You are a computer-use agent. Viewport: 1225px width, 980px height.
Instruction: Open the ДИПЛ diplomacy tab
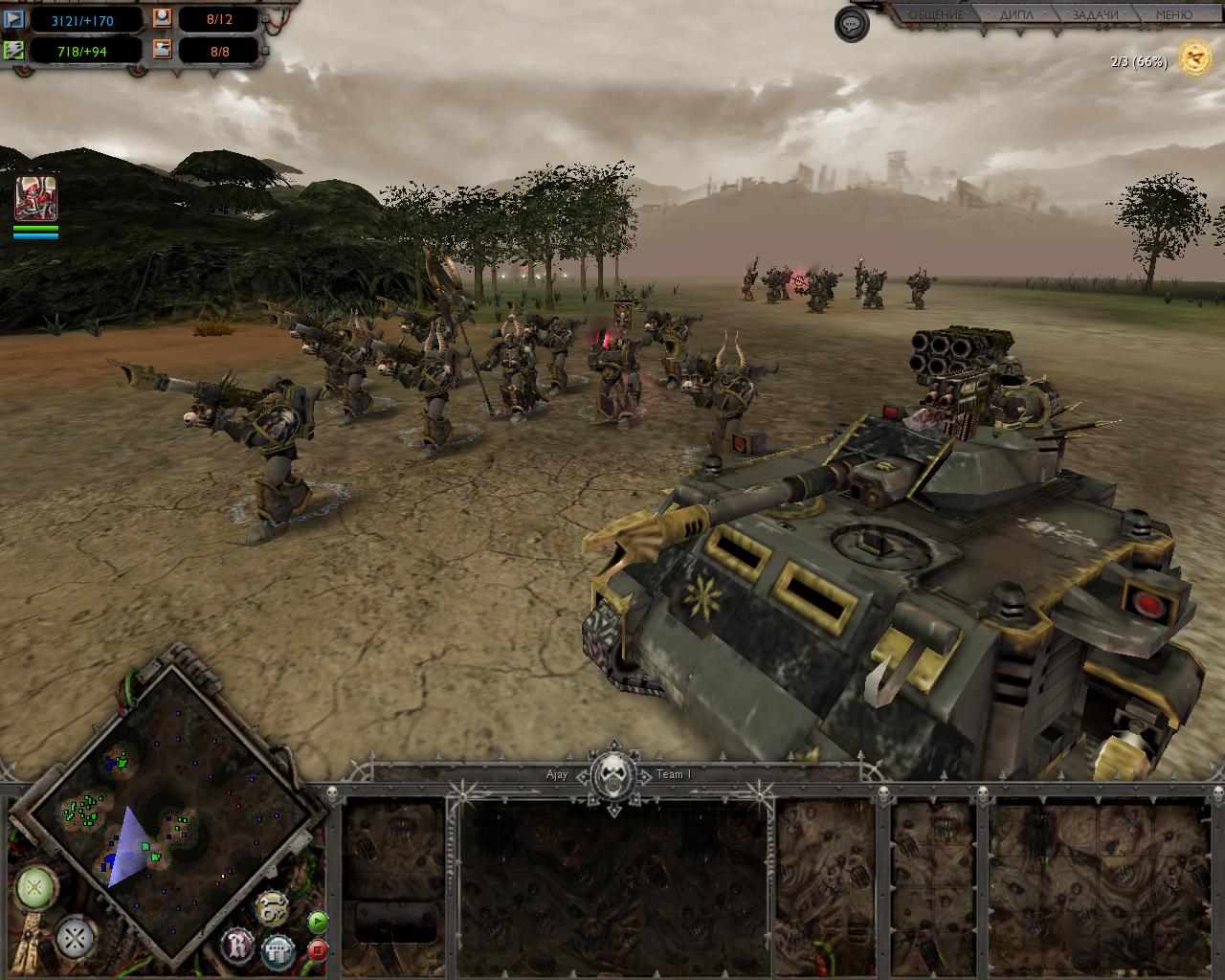point(1016,15)
